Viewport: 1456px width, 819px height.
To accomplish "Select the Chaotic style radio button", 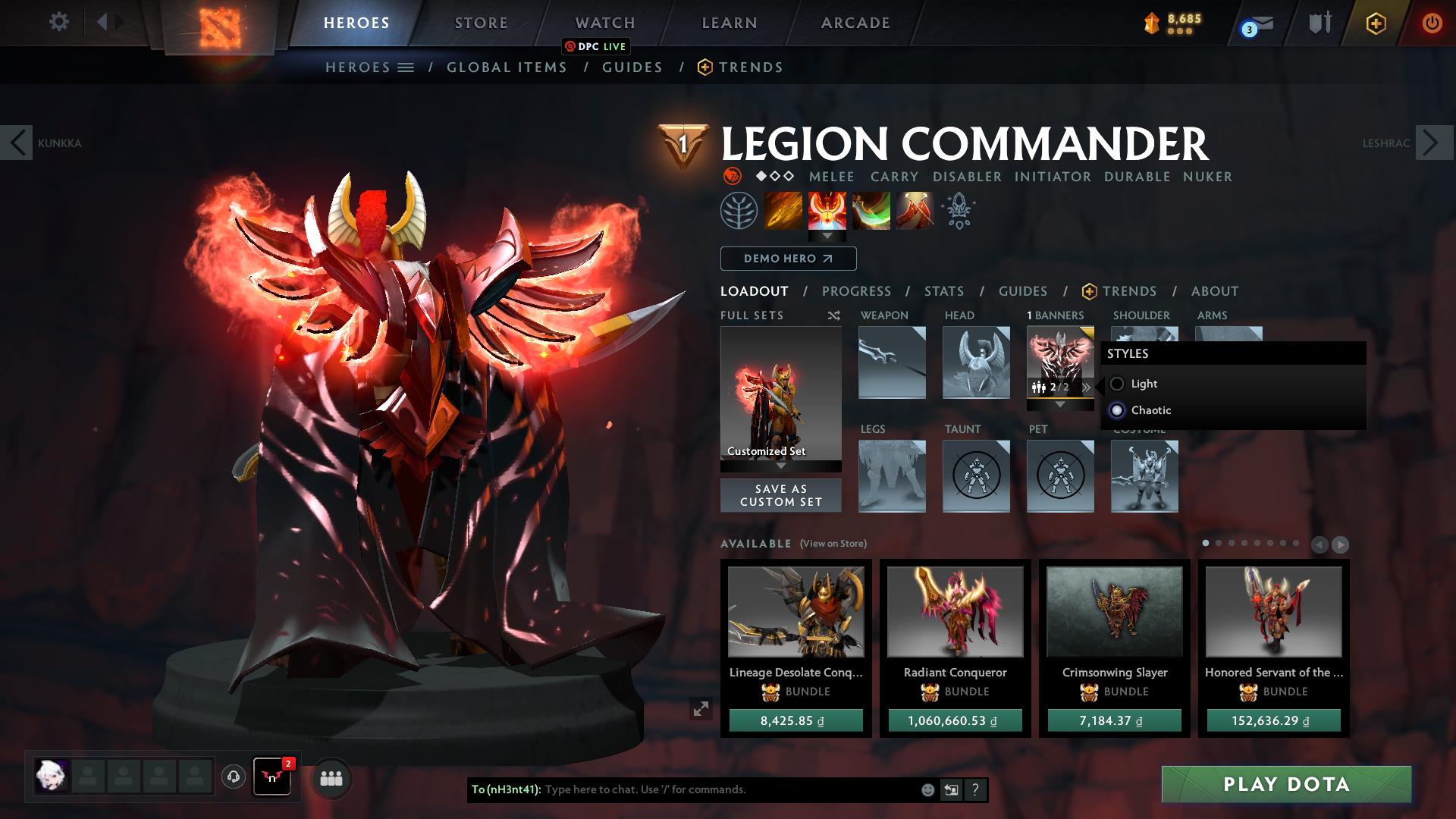I will (x=1117, y=410).
